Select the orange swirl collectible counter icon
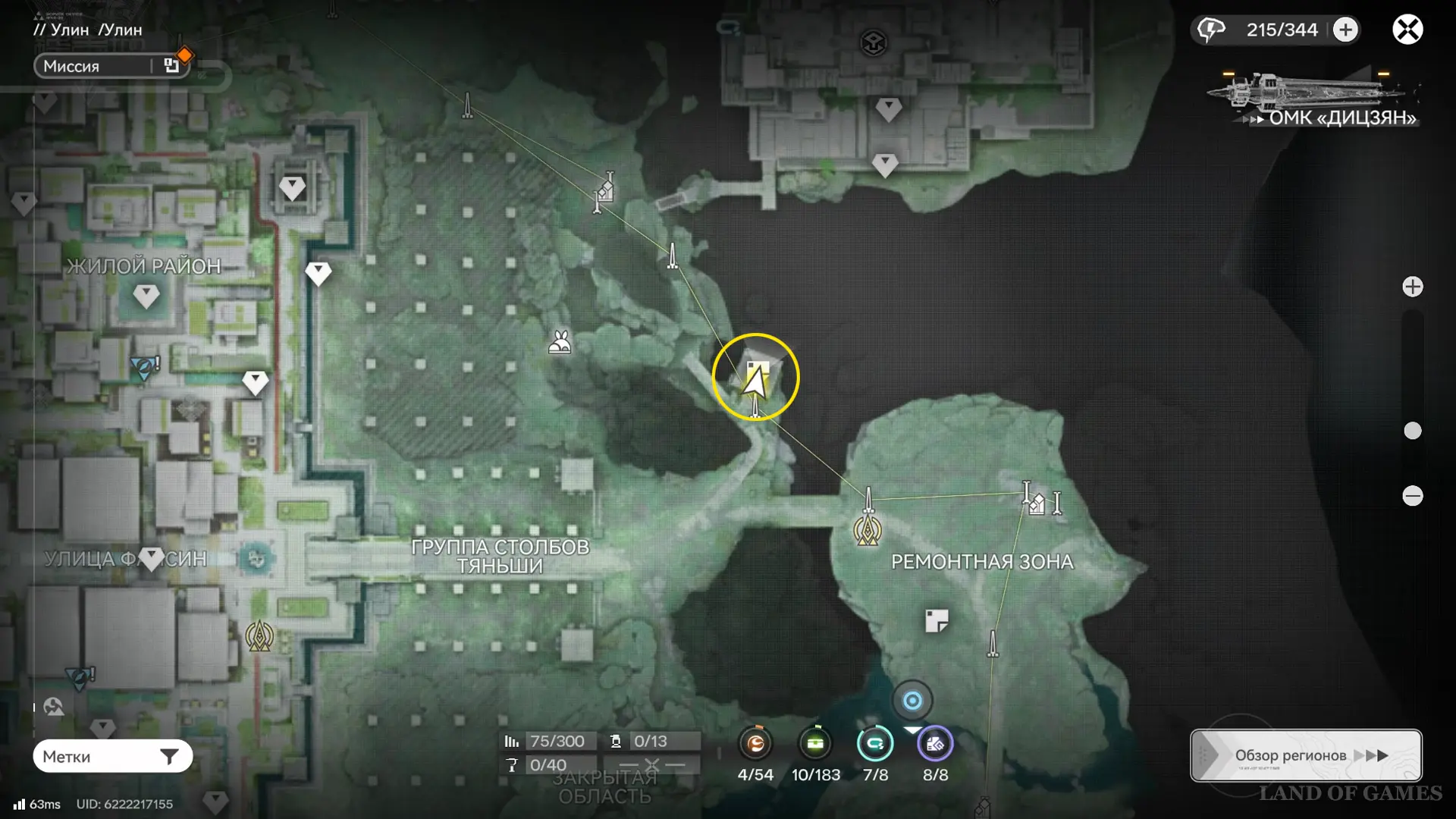The width and height of the screenshot is (1456, 819). [755, 744]
